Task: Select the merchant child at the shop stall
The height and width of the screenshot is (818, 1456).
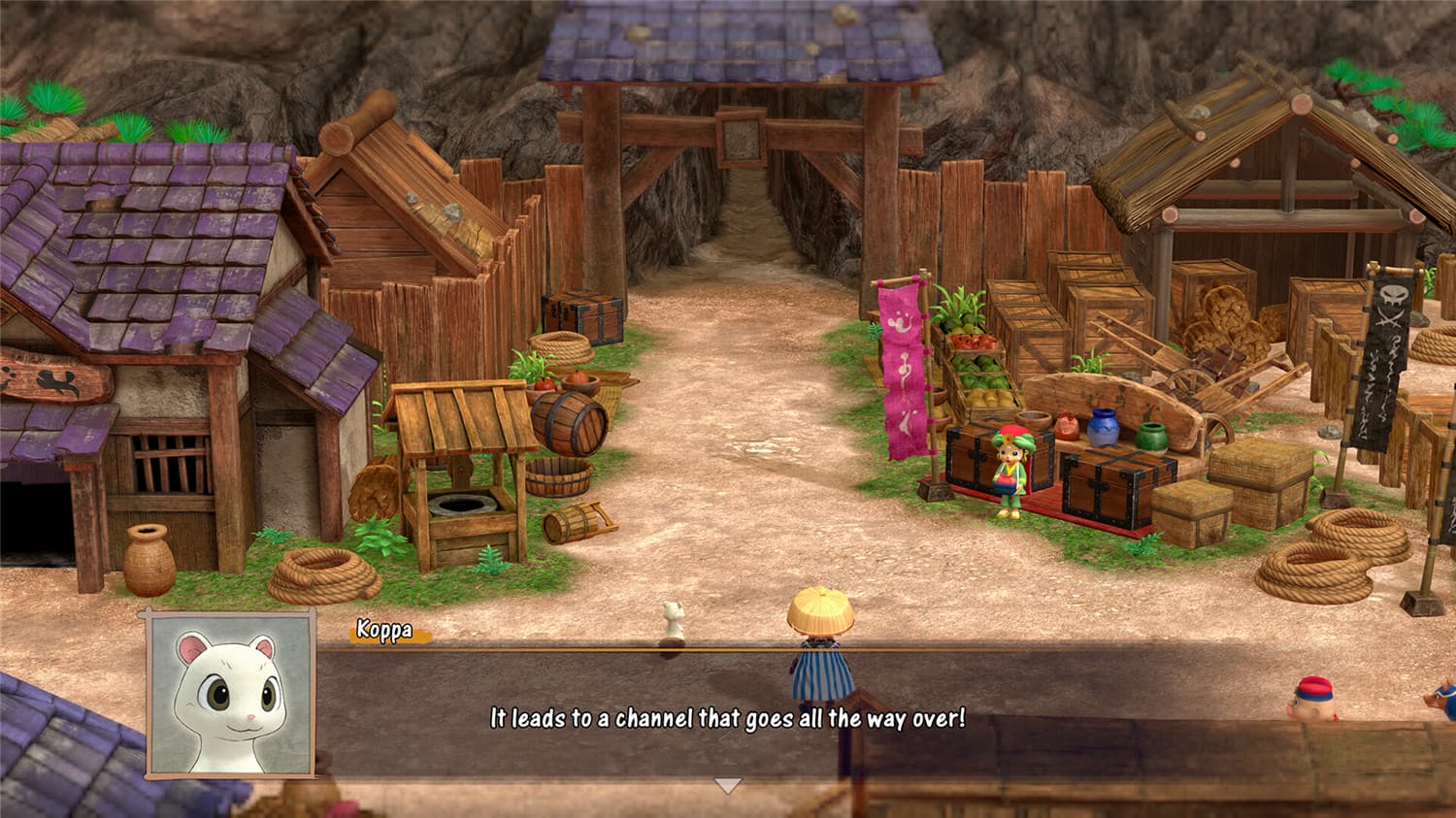Action: [x=1009, y=471]
